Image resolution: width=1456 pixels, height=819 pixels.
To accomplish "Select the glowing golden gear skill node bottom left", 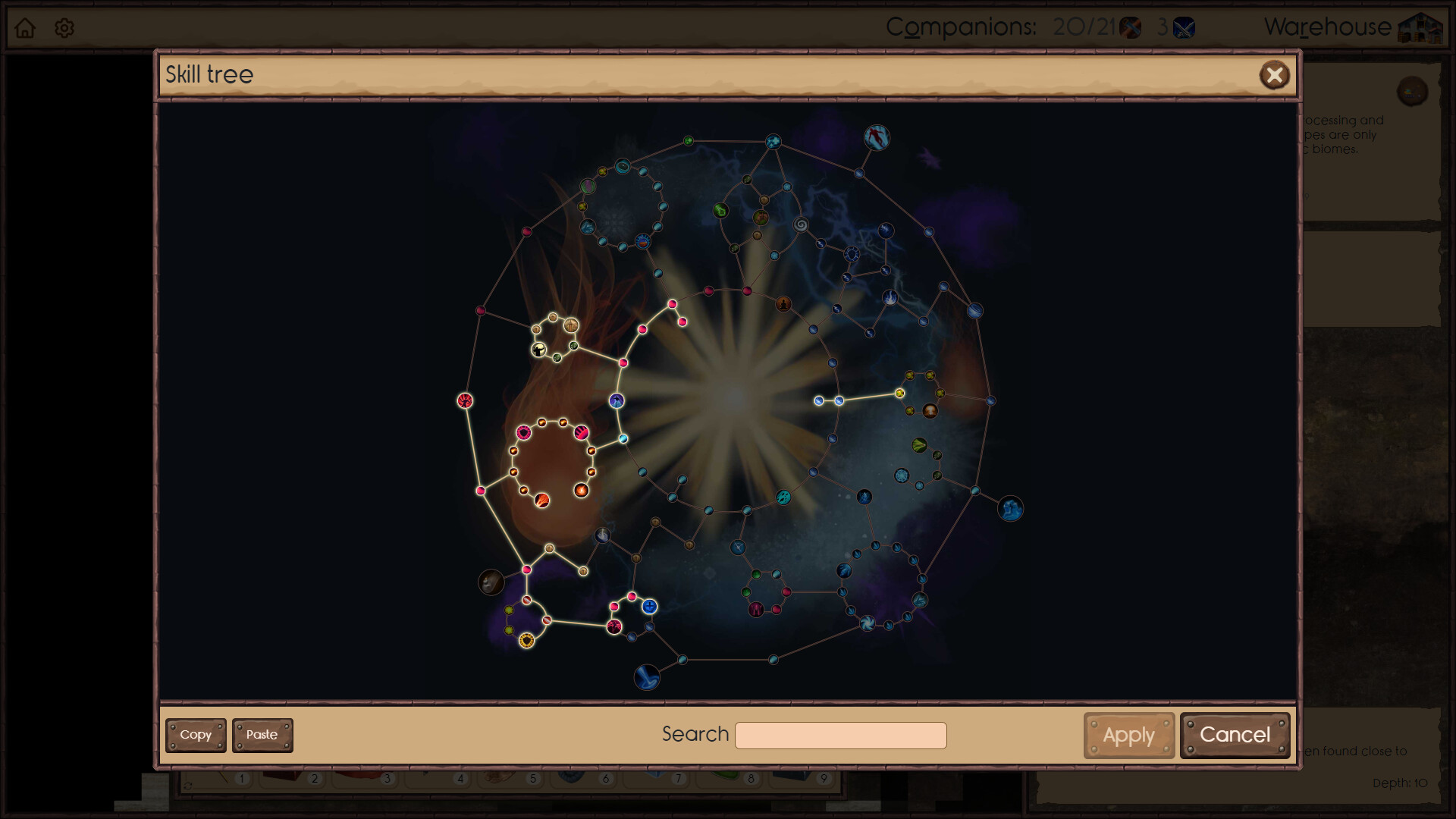I will (x=526, y=639).
